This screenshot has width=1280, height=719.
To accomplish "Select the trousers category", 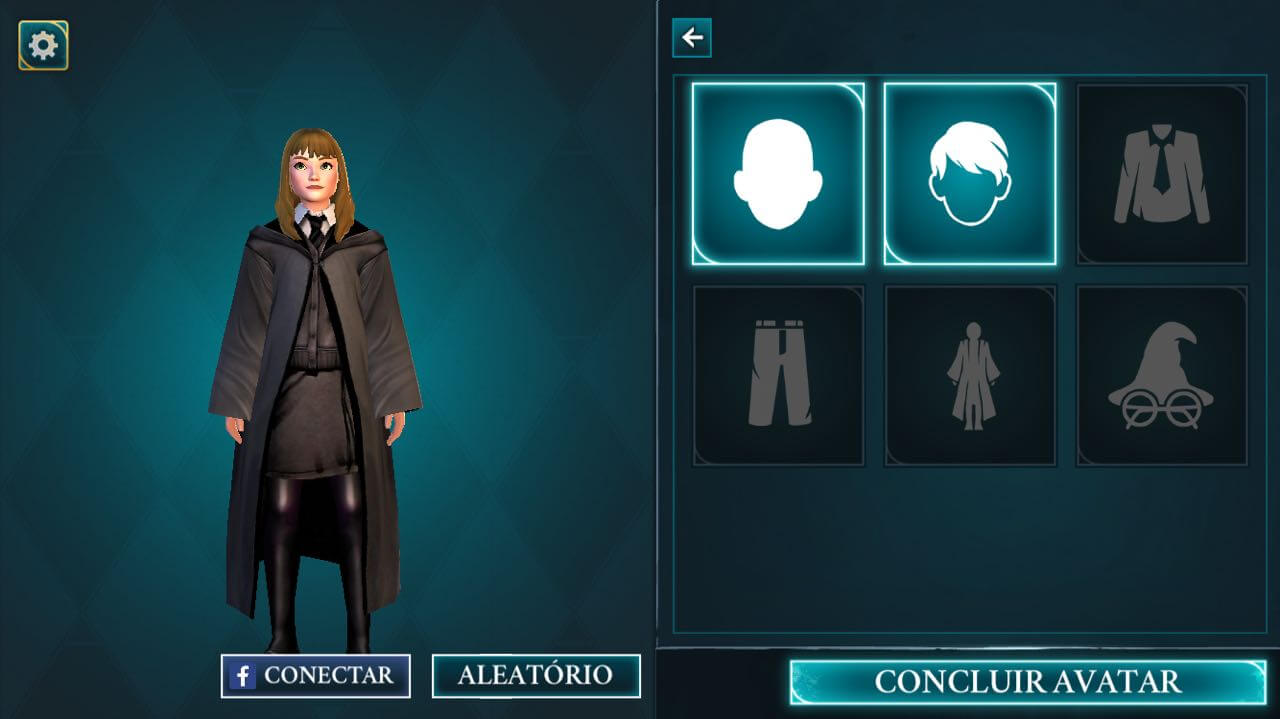I will coord(778,375).
